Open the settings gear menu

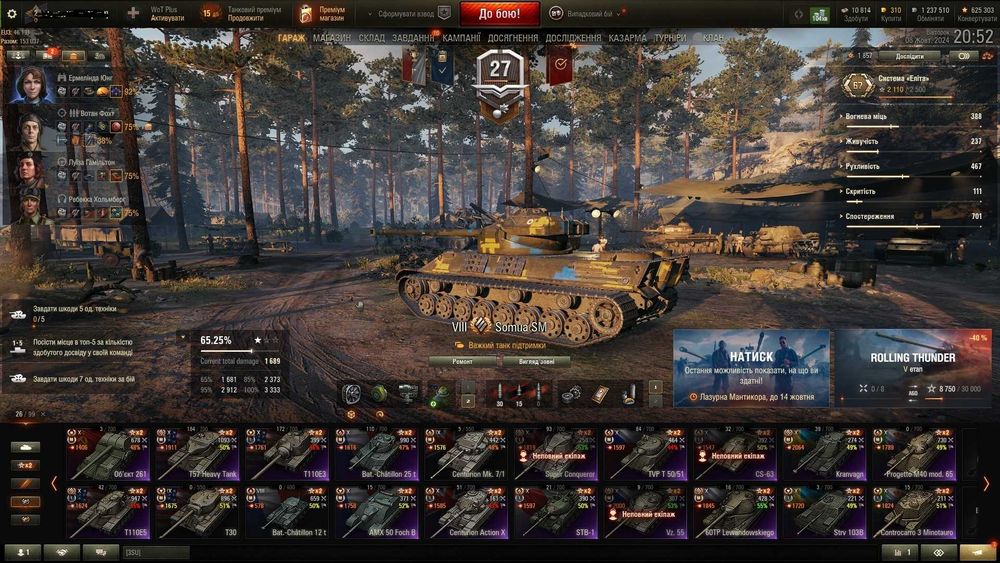[x=12, y=14]
